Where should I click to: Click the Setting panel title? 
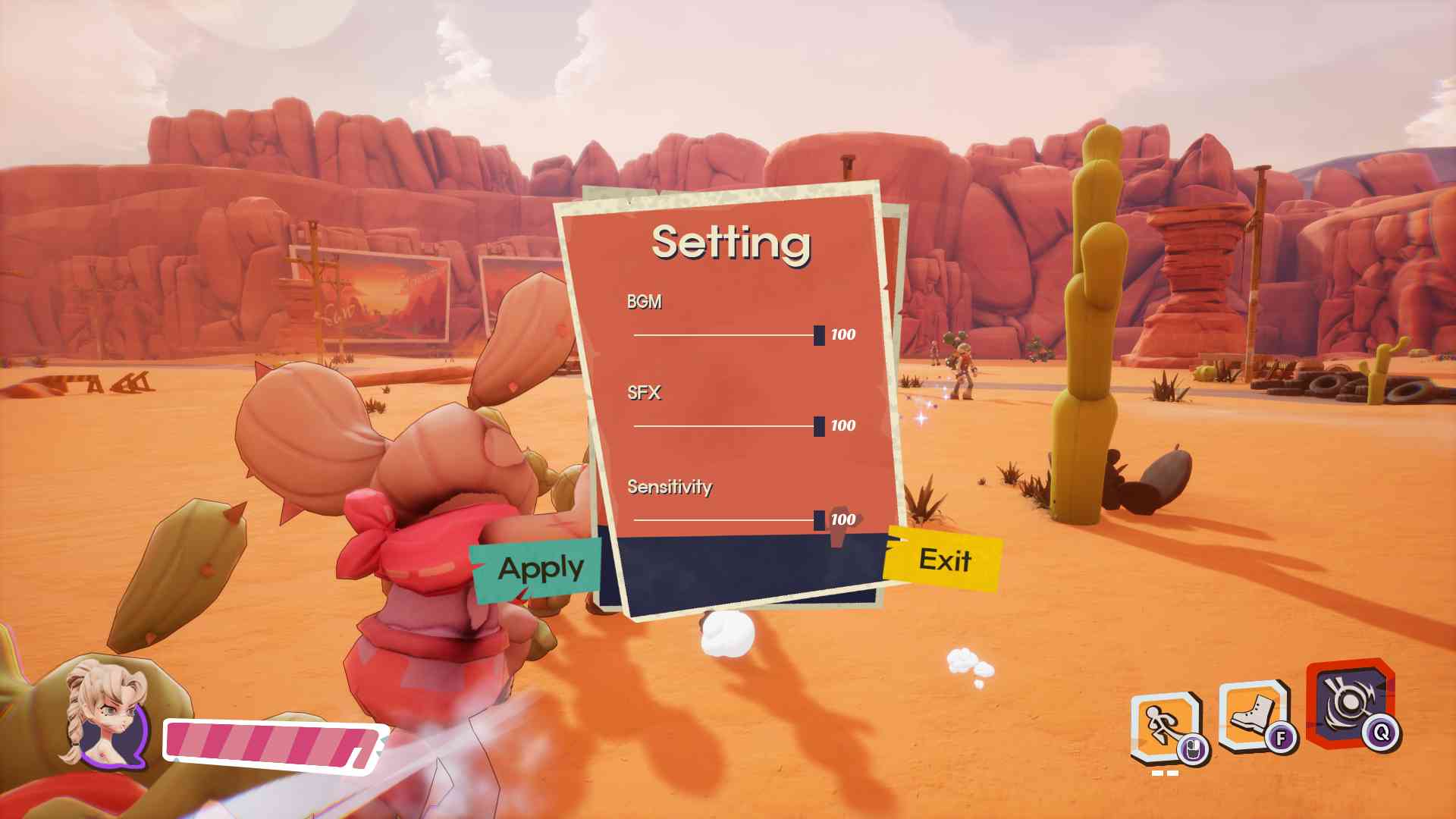[730, 243]
